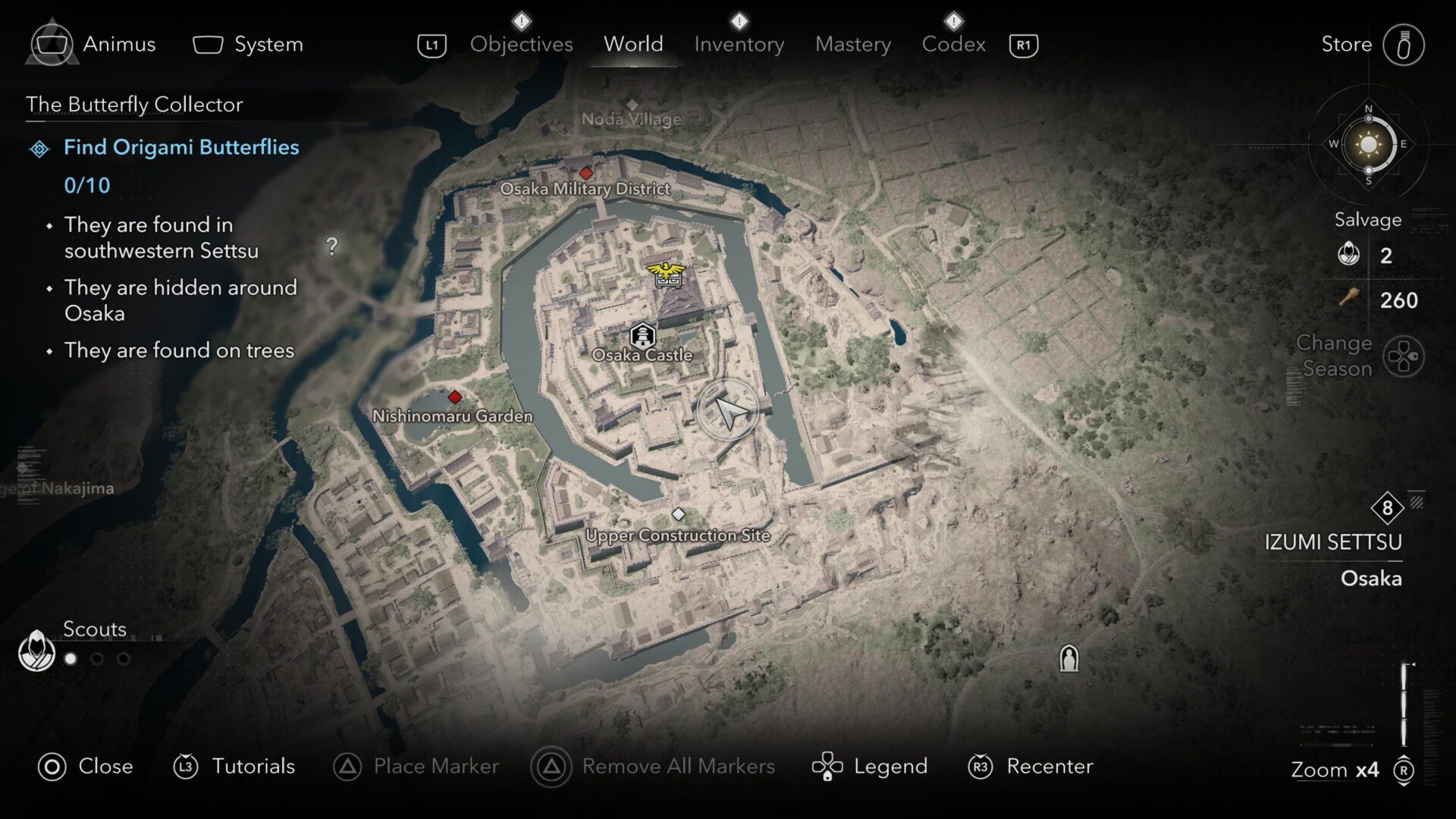This screenshot has width=1456, height=819.
Task: Toggle the Change Season option
Action: pyautogui.click(x=1402, y=356)
